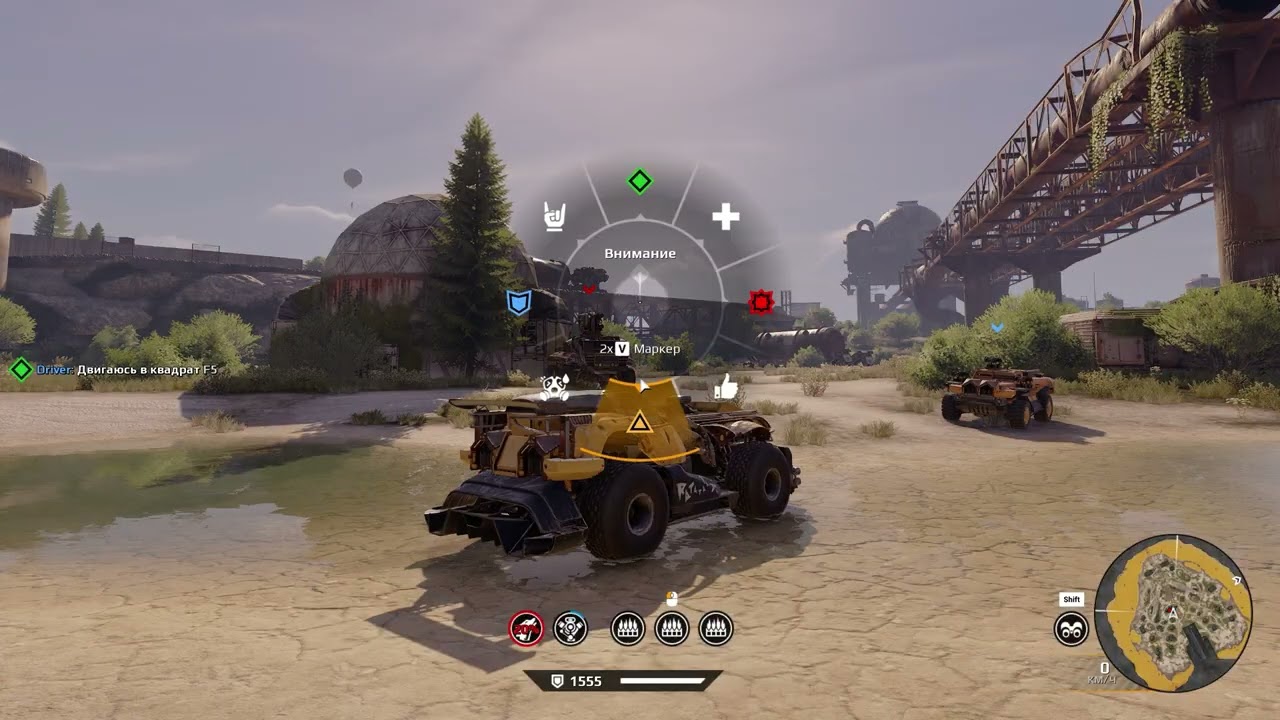Choose the green diamond Attention ping
1280x720 pixels.
pos(639,181)
